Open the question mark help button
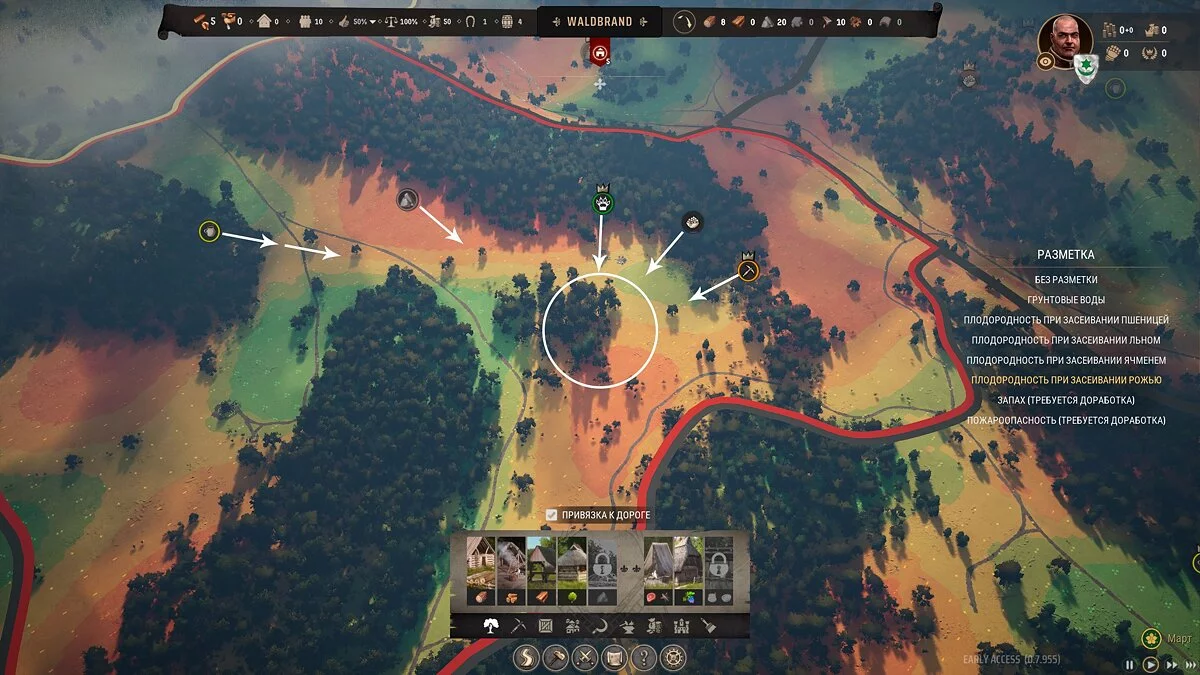 click(645, 658)
